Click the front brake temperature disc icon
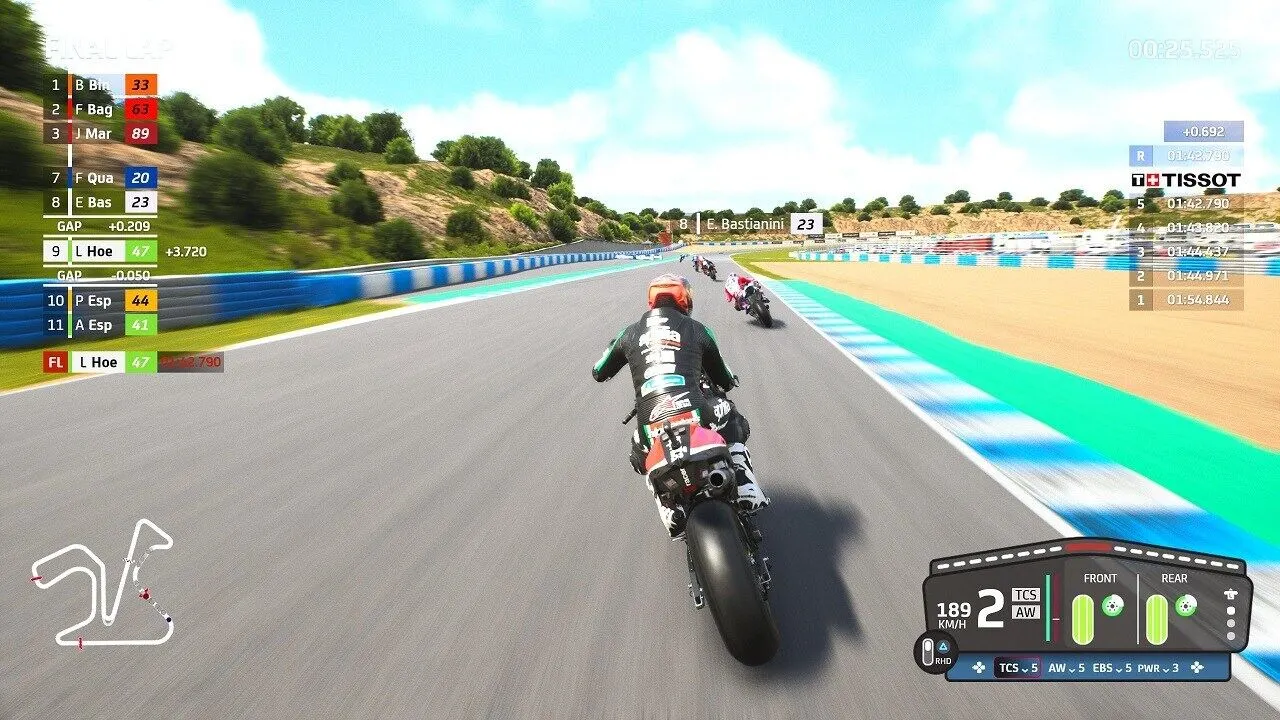 [1111, 604]
